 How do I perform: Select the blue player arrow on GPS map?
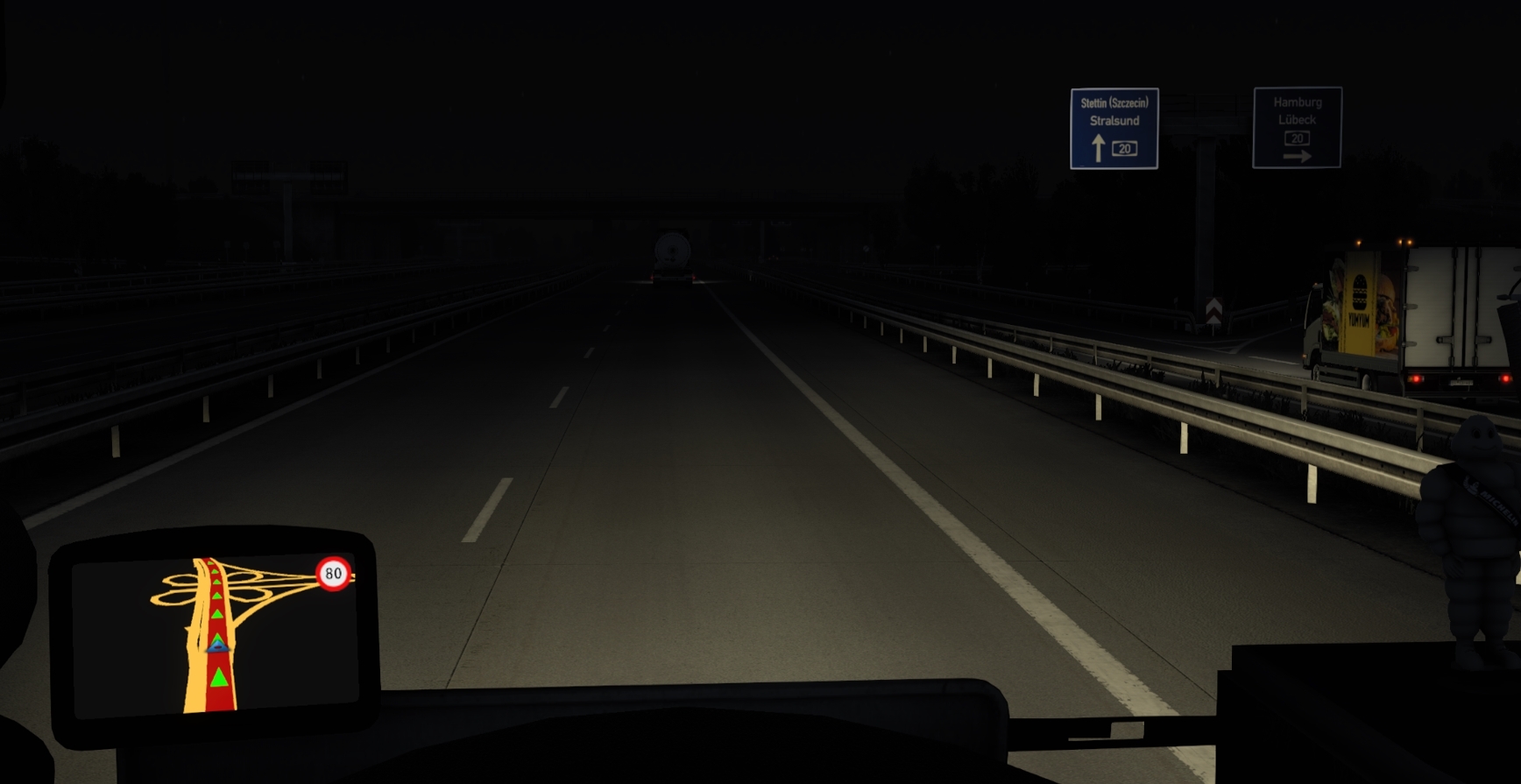click(216, 646)
